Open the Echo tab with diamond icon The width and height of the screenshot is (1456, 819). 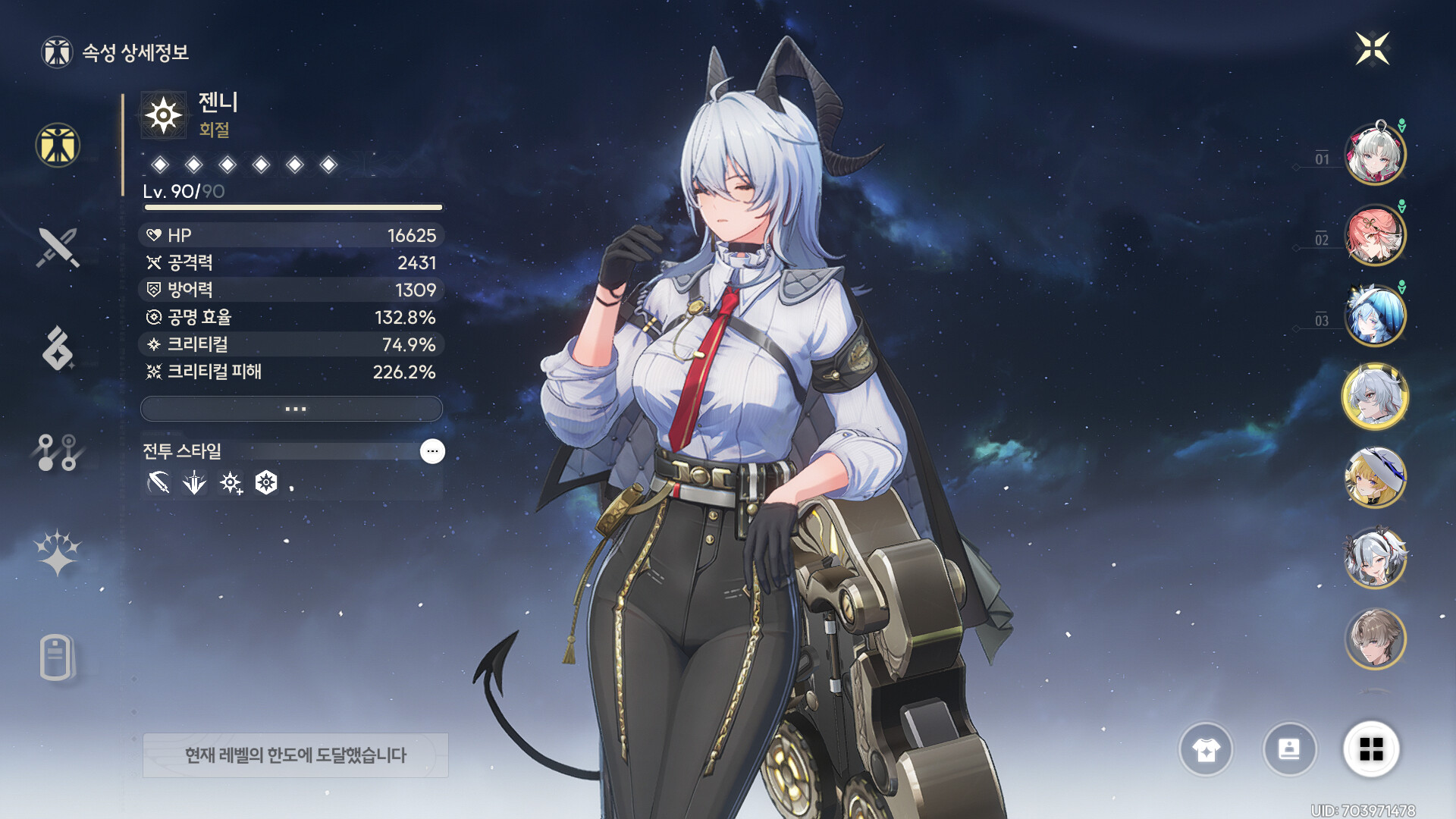58,349
